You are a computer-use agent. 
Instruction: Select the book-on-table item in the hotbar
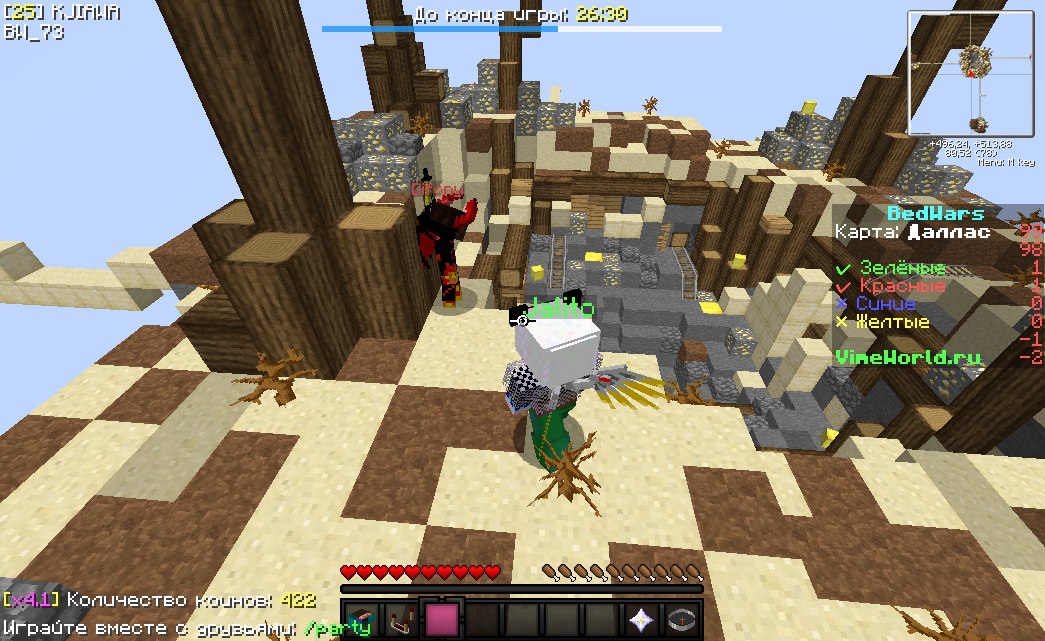point(361,621)
